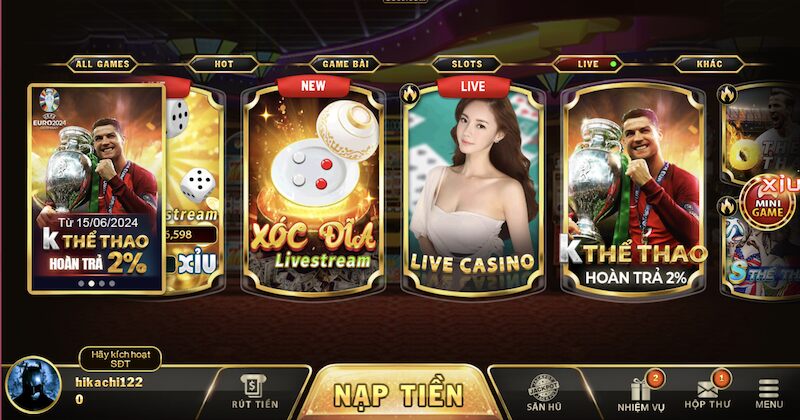Viewport: 800px width, 420px height.
Task: Choose the K Thể Thao hoàn trả 2% card
Action: (634, 190)
